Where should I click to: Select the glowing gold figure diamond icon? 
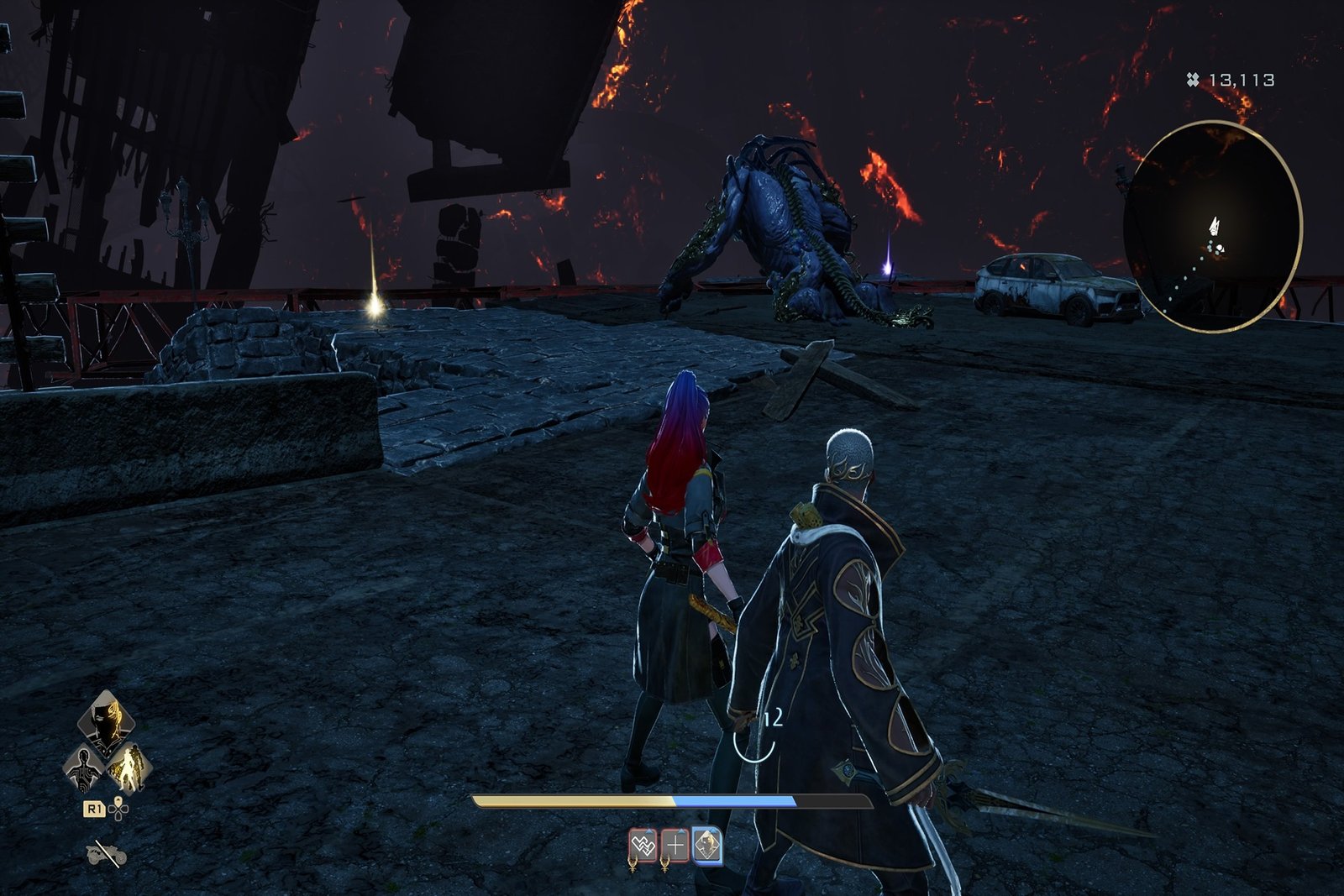click(x=130, y=767)
